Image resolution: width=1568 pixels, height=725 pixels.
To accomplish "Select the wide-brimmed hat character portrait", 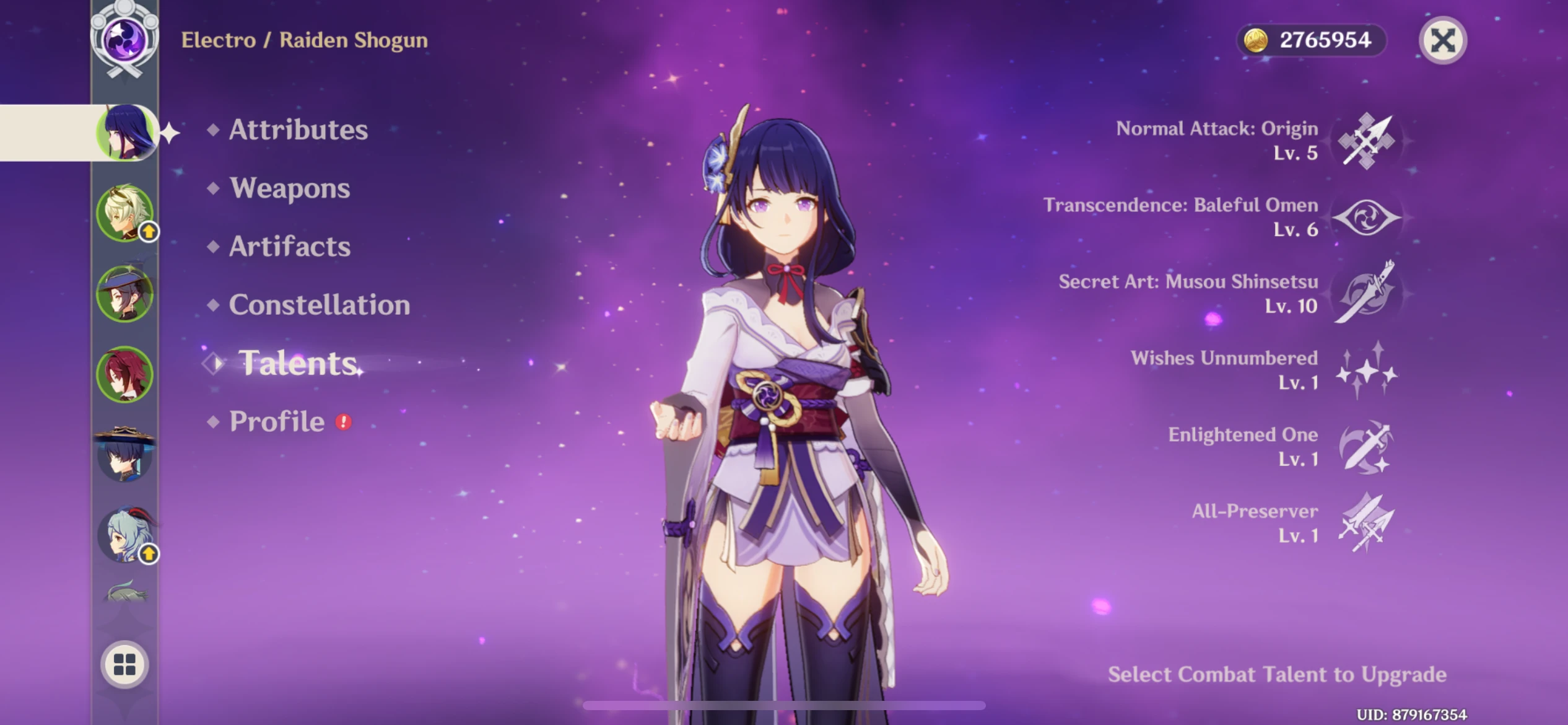I will coord(125,454).
